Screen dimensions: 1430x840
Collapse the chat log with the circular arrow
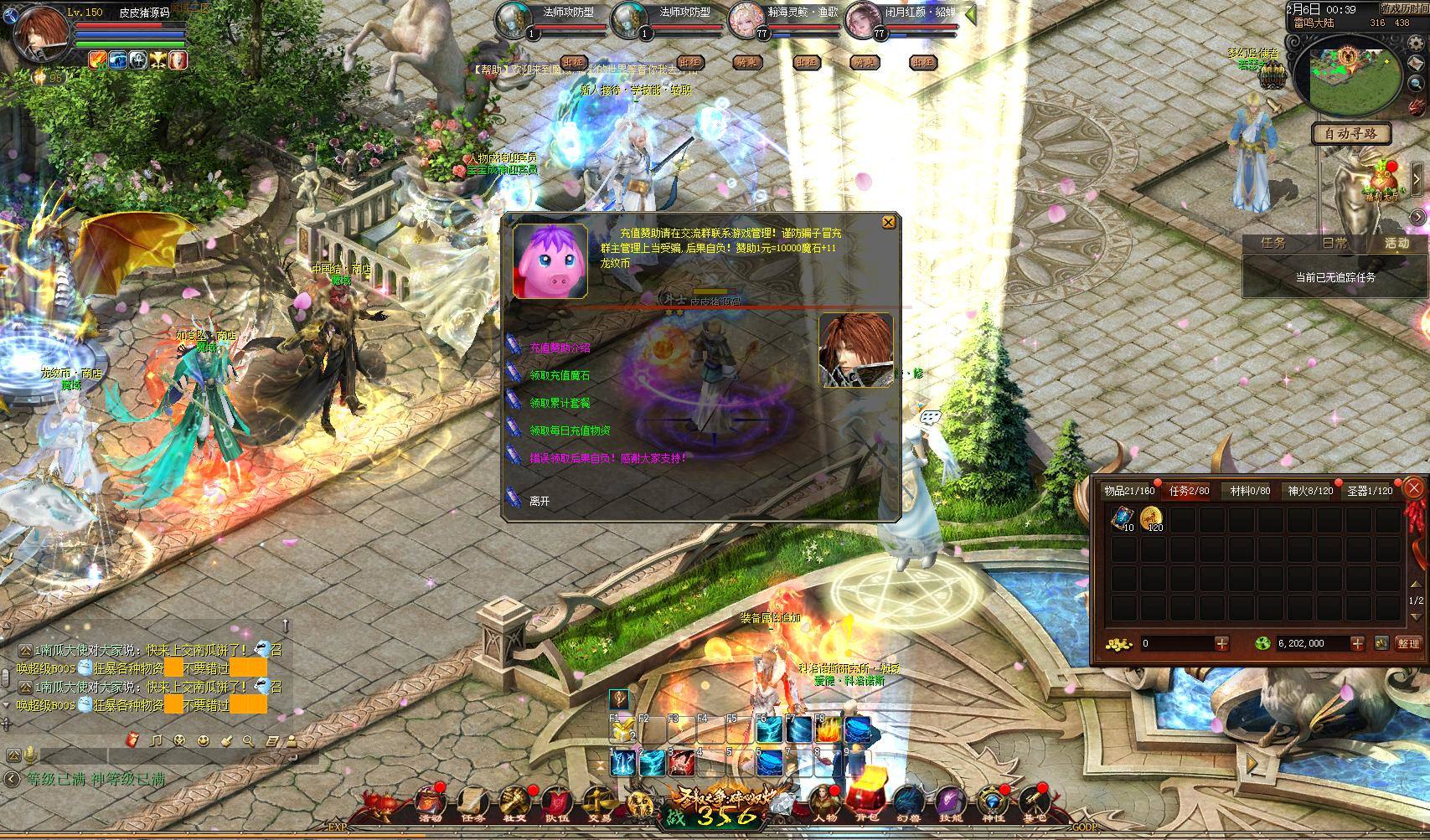(x=13, y=778)
